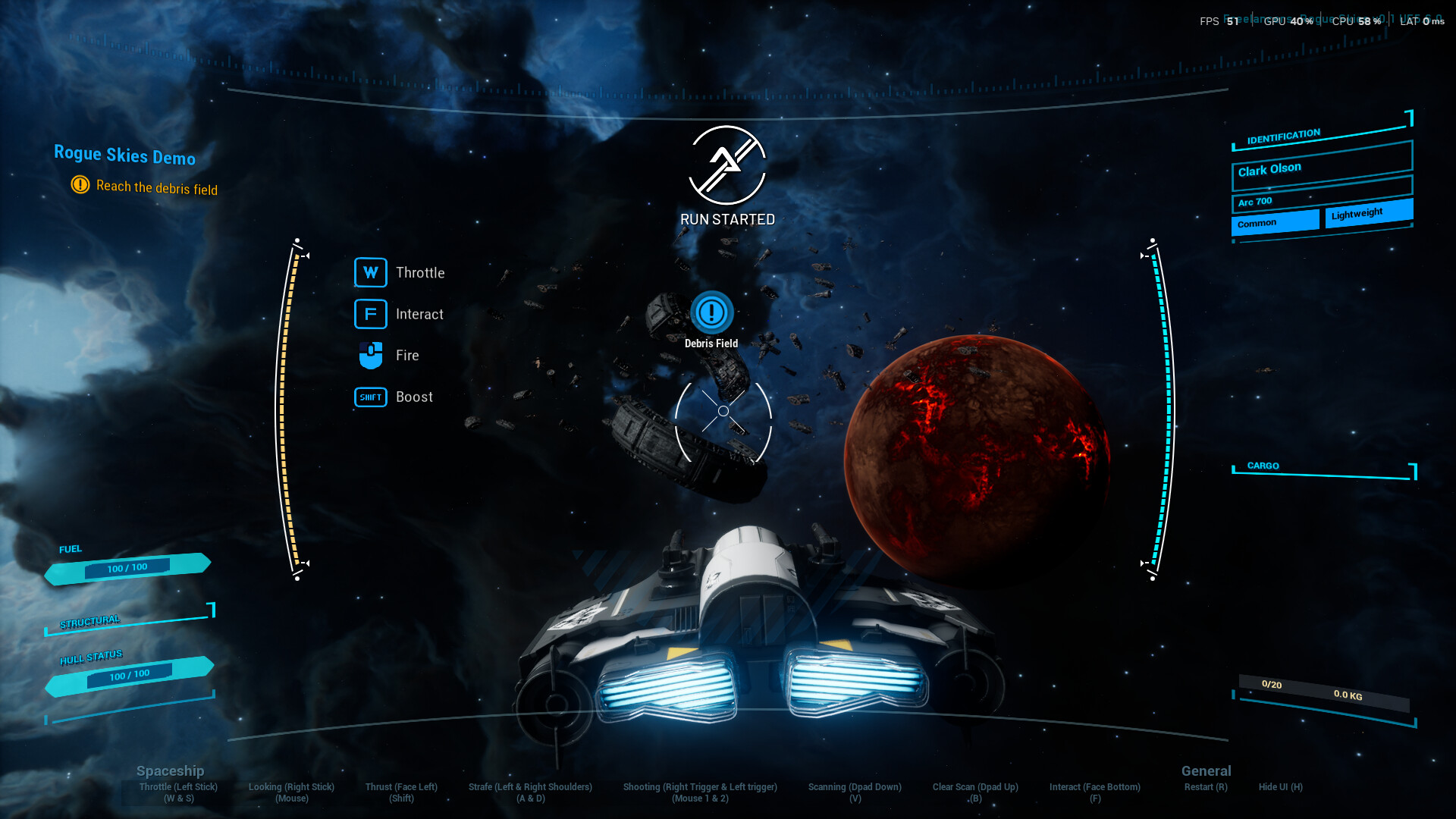Image resolution: width=1456 pixels, height=819 pixels.
Task: Expand the Cargo panel
Action: [x=1262, y=466]
